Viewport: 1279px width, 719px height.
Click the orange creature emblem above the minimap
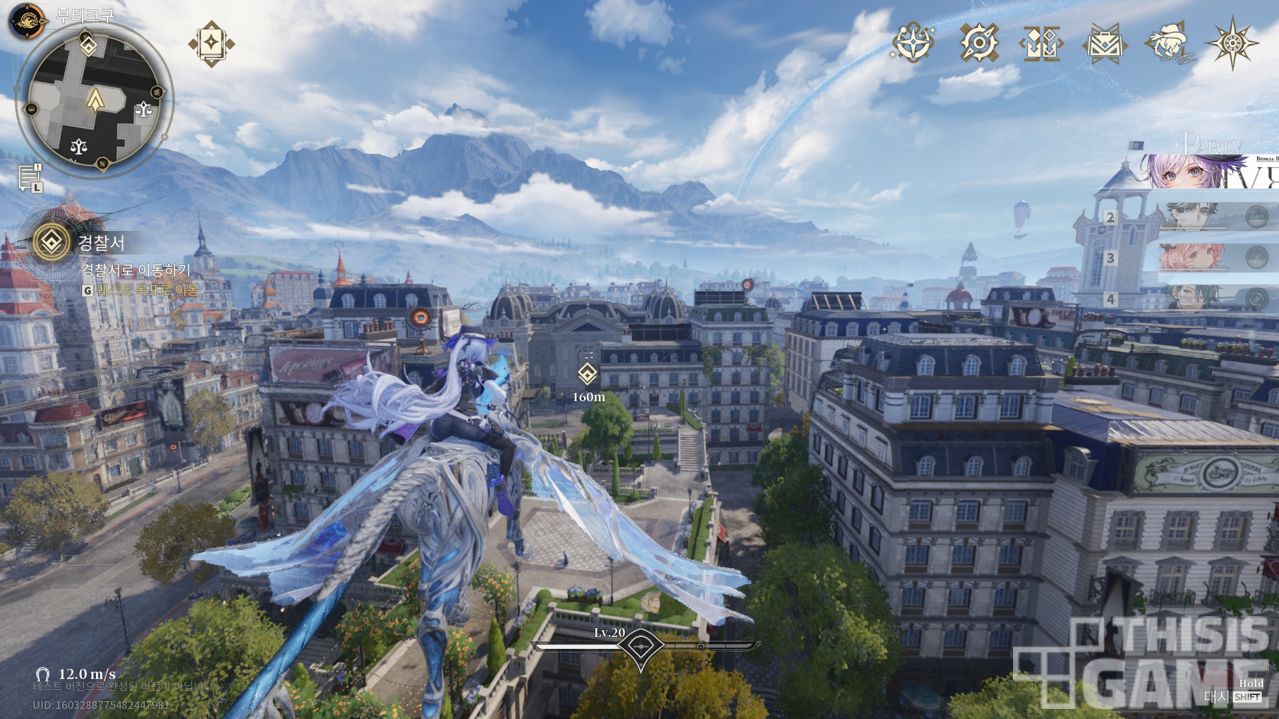click(28, 19)
